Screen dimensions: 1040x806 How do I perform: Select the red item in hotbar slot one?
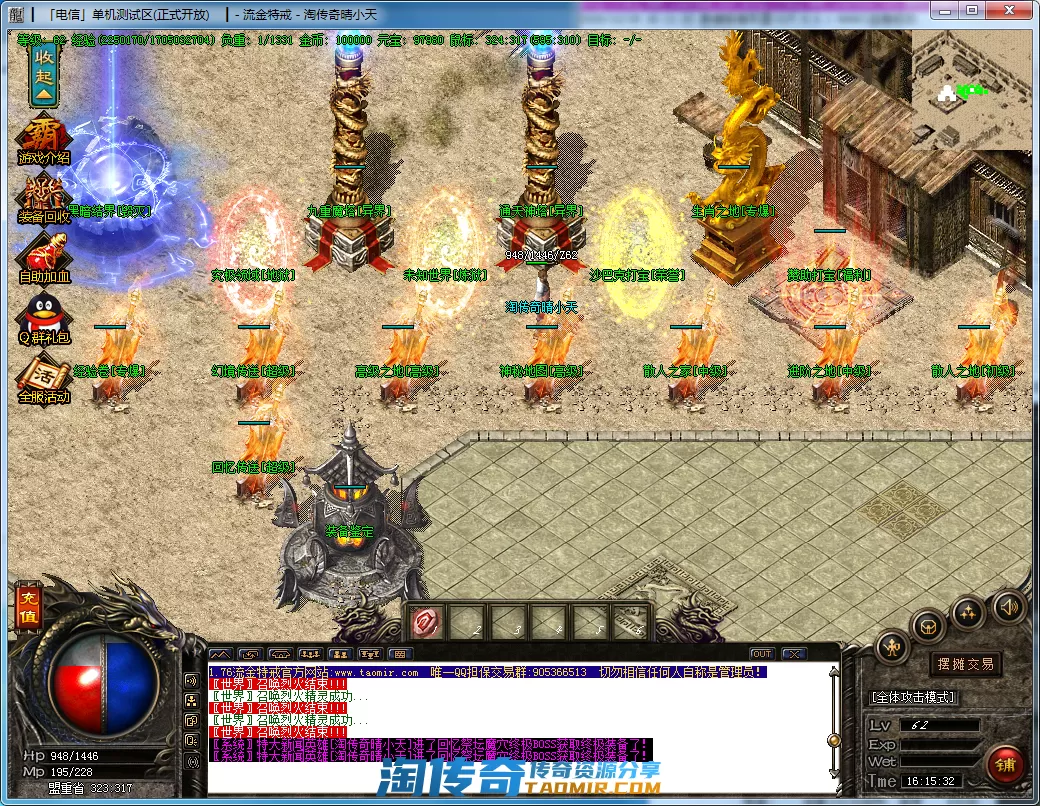click(425, 622)
